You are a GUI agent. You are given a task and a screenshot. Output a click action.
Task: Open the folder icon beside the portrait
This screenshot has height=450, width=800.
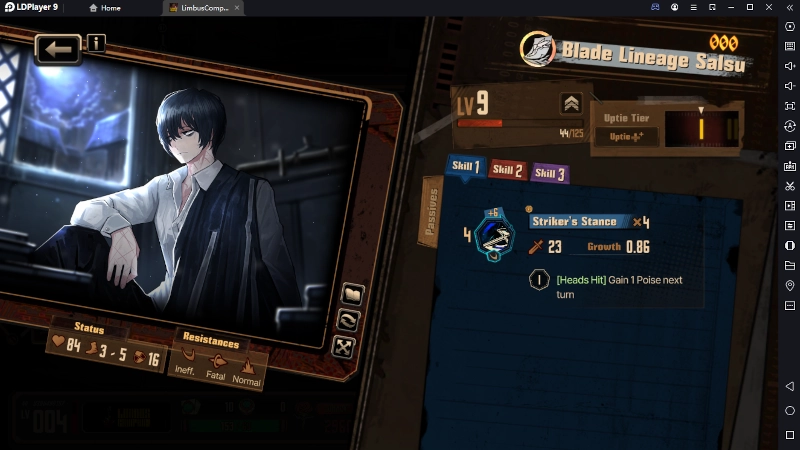click(352, 294)
